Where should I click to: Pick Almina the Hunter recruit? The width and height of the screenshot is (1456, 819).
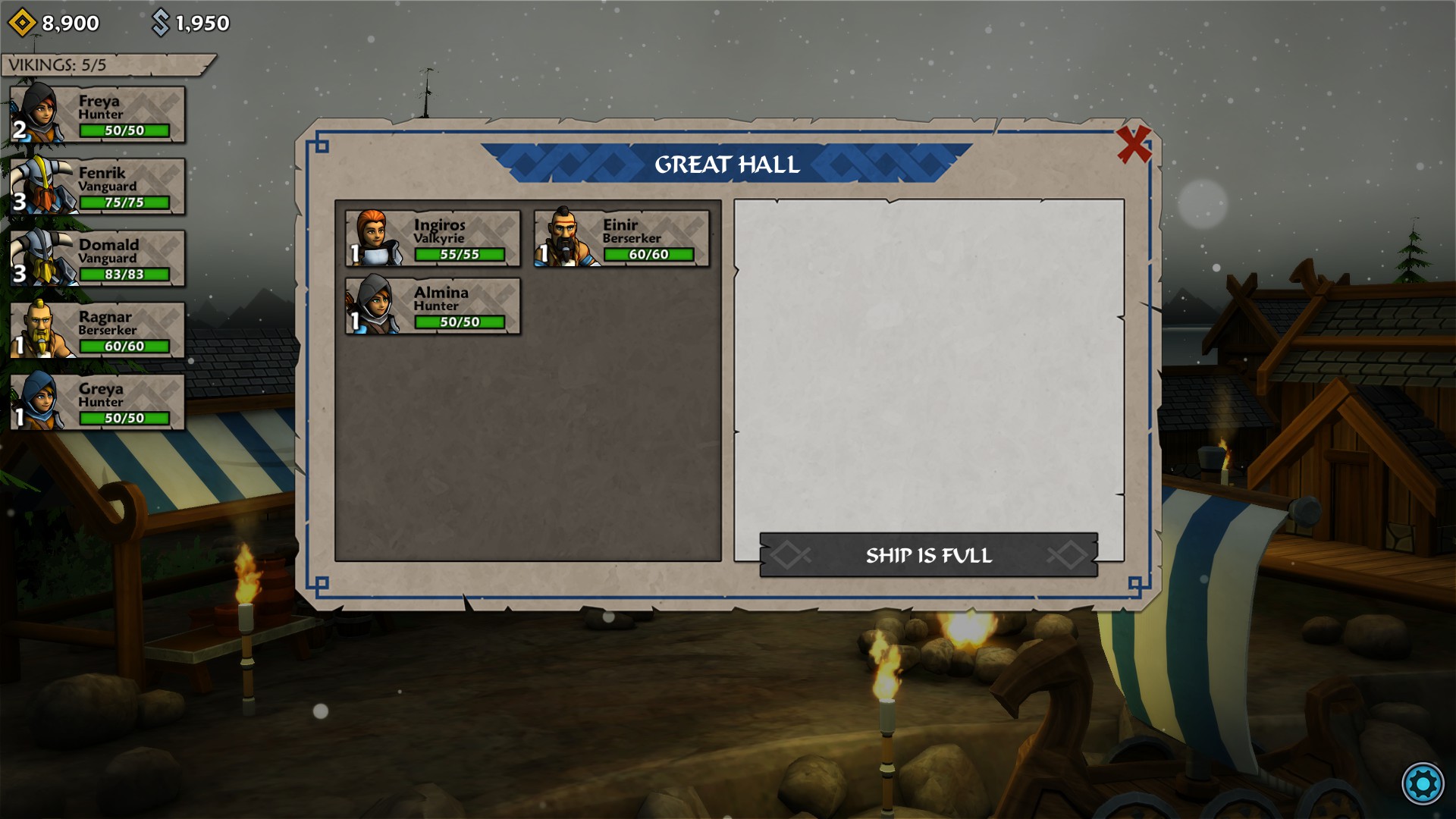pos(433,306)
